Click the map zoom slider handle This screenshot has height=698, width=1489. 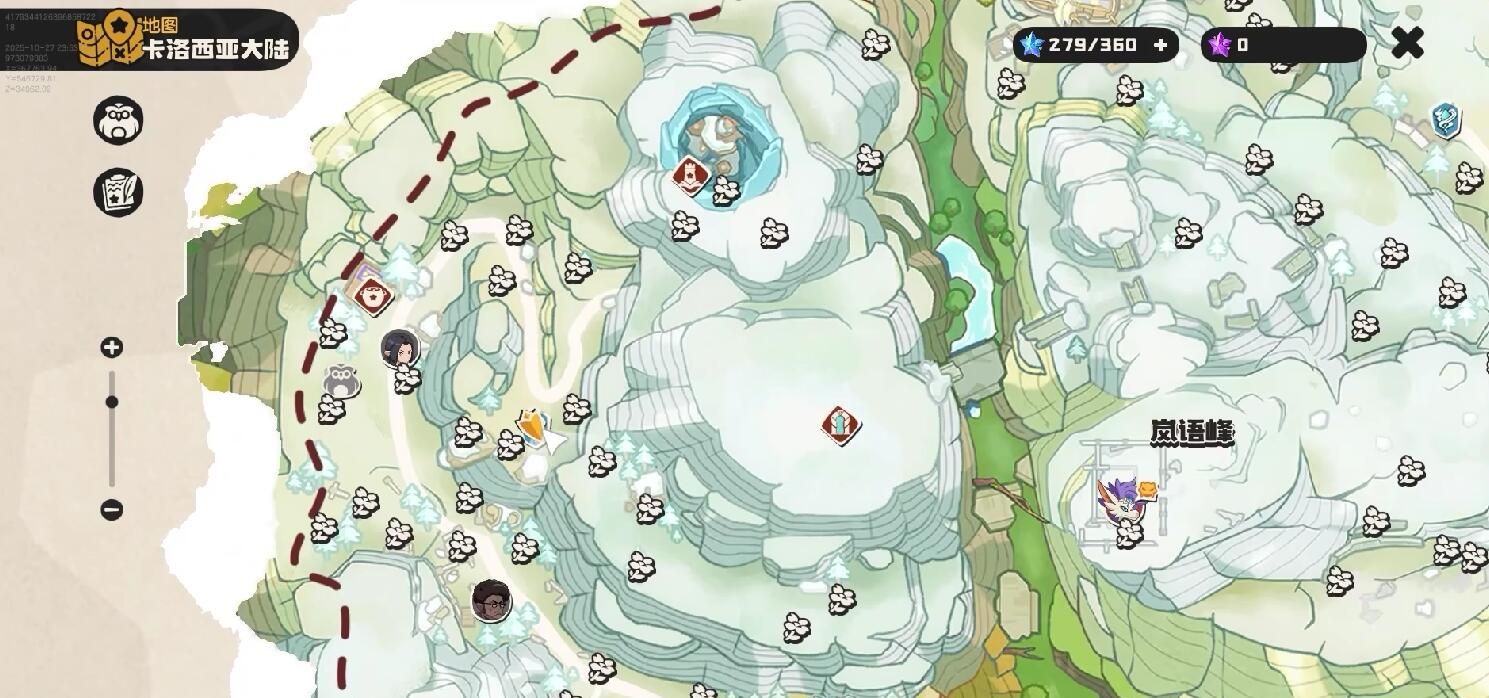(x=112, y=402)
